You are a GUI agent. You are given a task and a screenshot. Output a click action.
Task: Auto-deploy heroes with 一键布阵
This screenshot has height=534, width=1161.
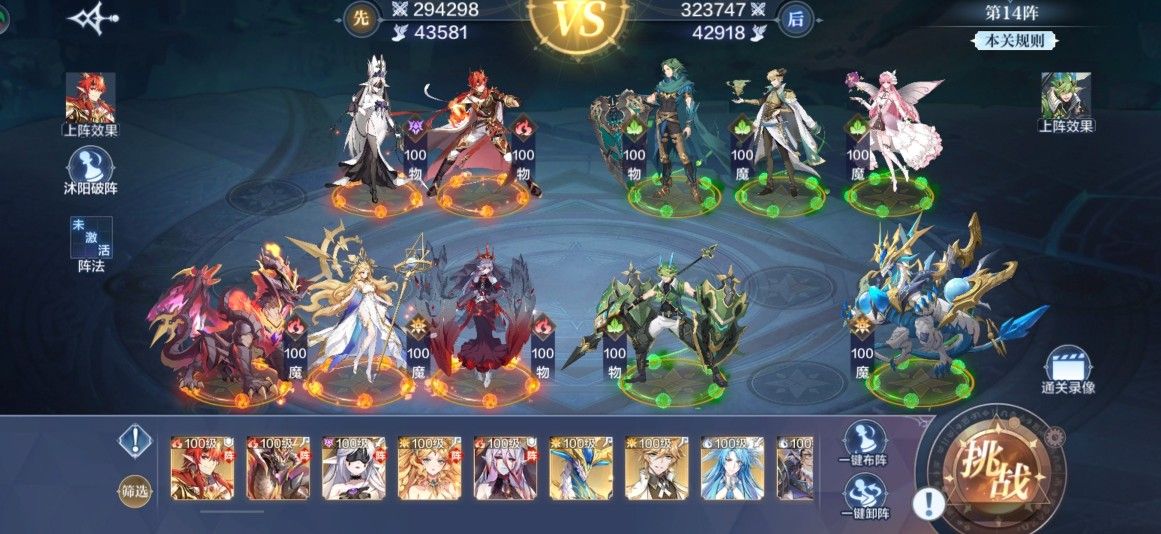[865, 445]
